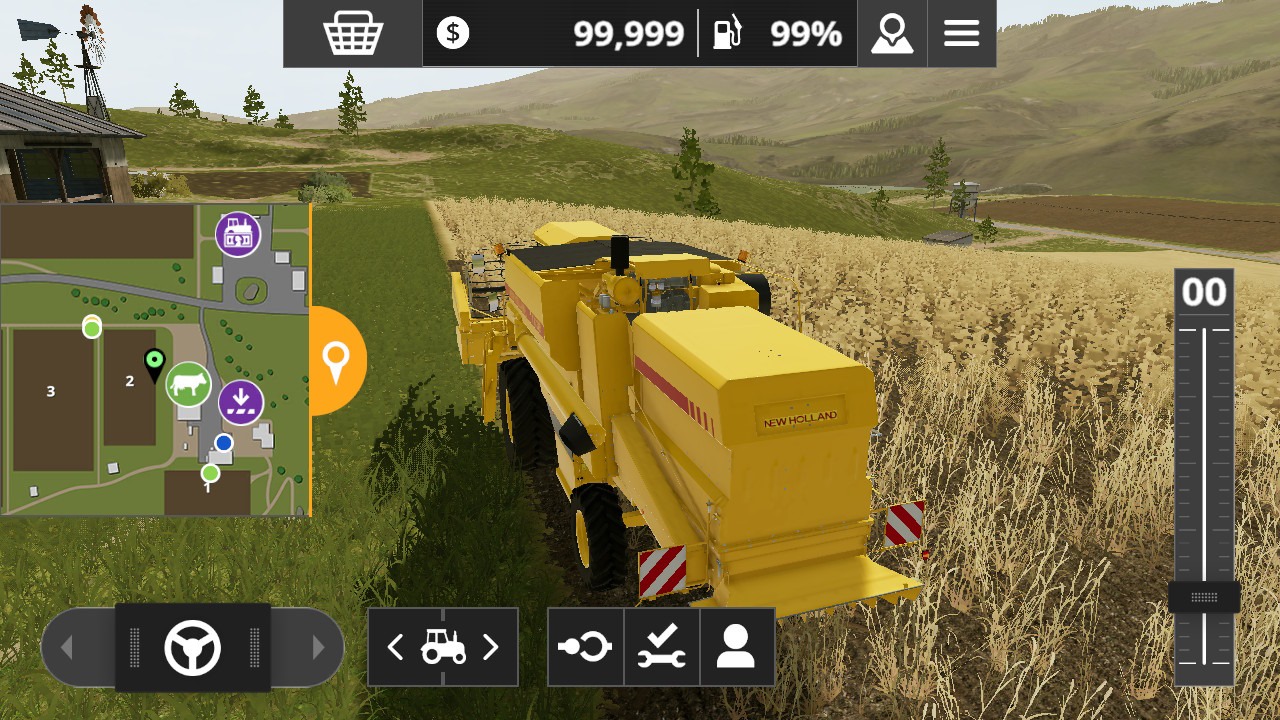This screenshot has height=720, width=1280.
Task: Click the purple sell point marker
Action: coord(241,402)
